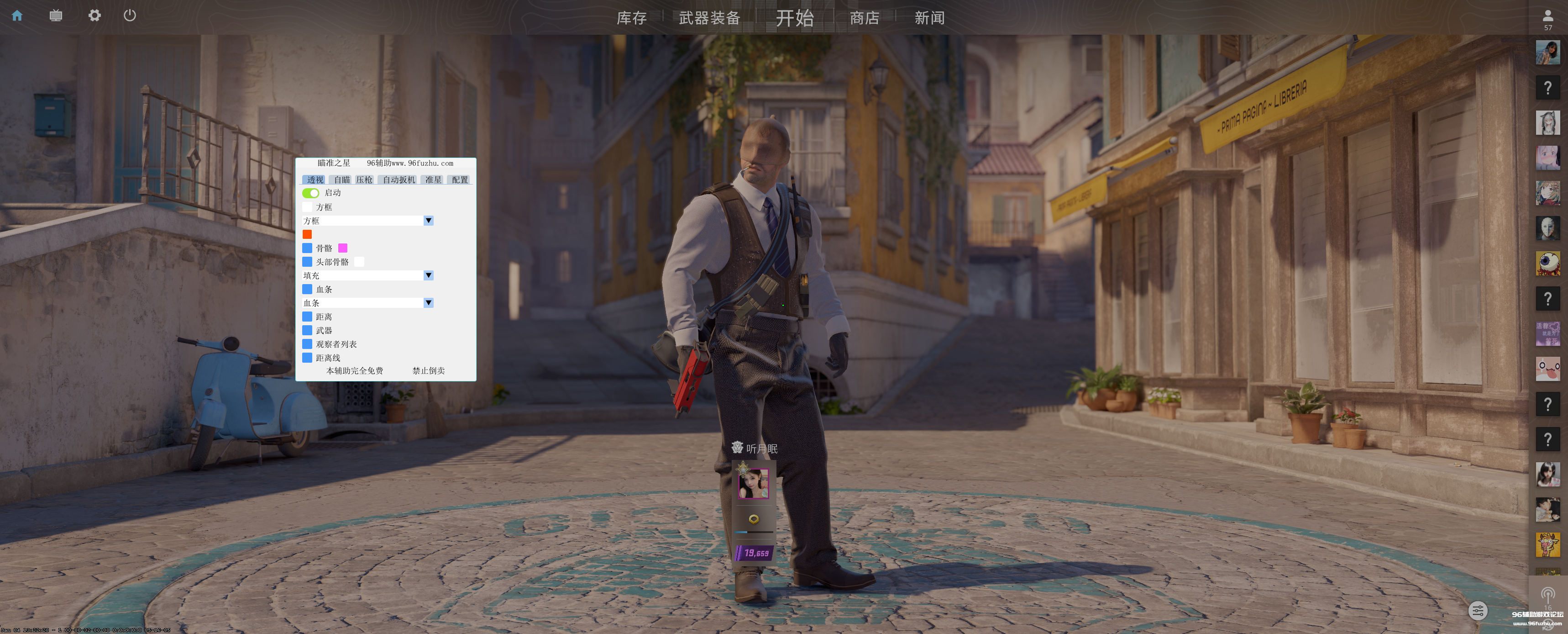Open the settings gear menu

click(94, 16)
